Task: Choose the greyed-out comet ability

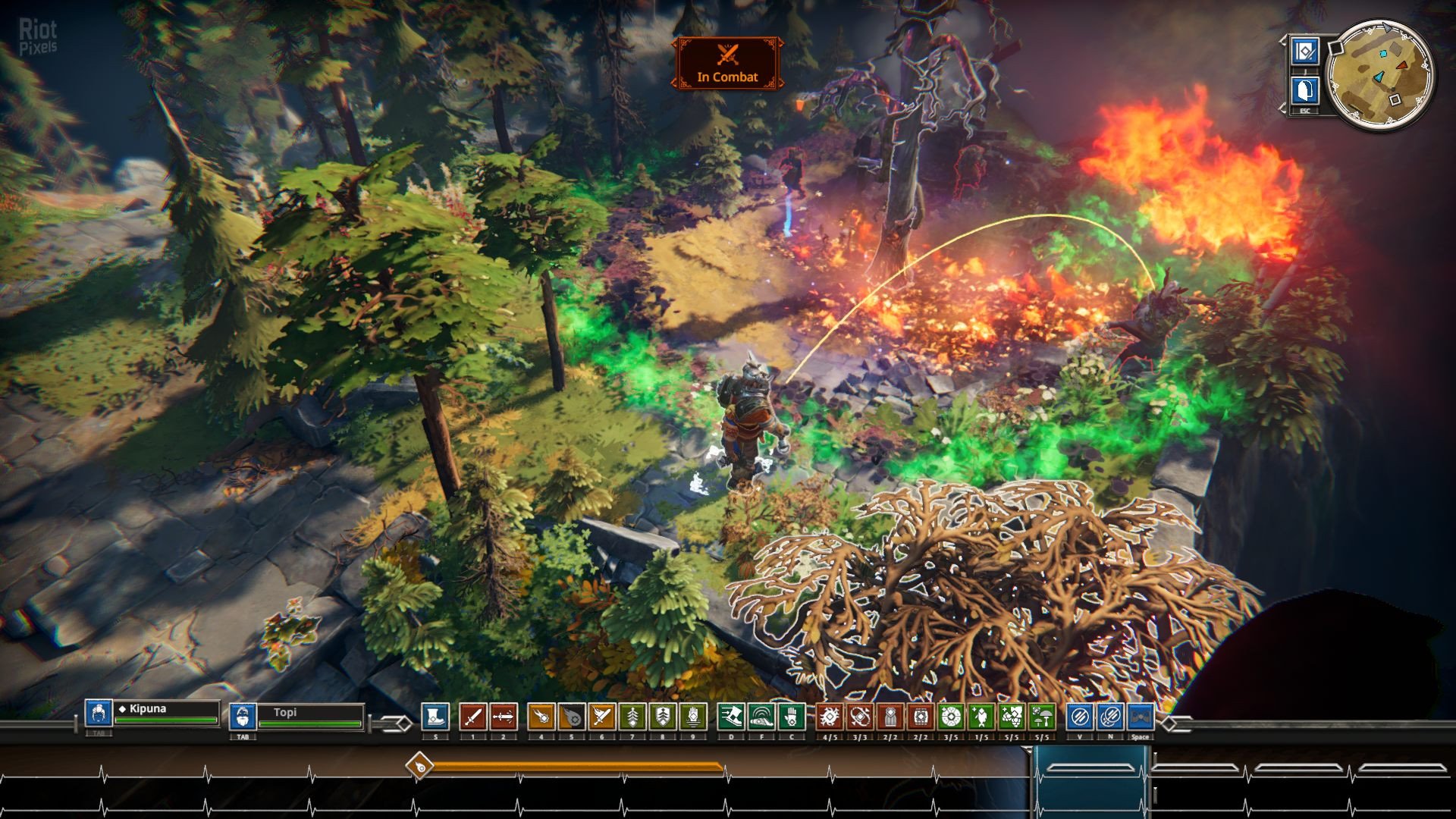Action: (571, 717)
